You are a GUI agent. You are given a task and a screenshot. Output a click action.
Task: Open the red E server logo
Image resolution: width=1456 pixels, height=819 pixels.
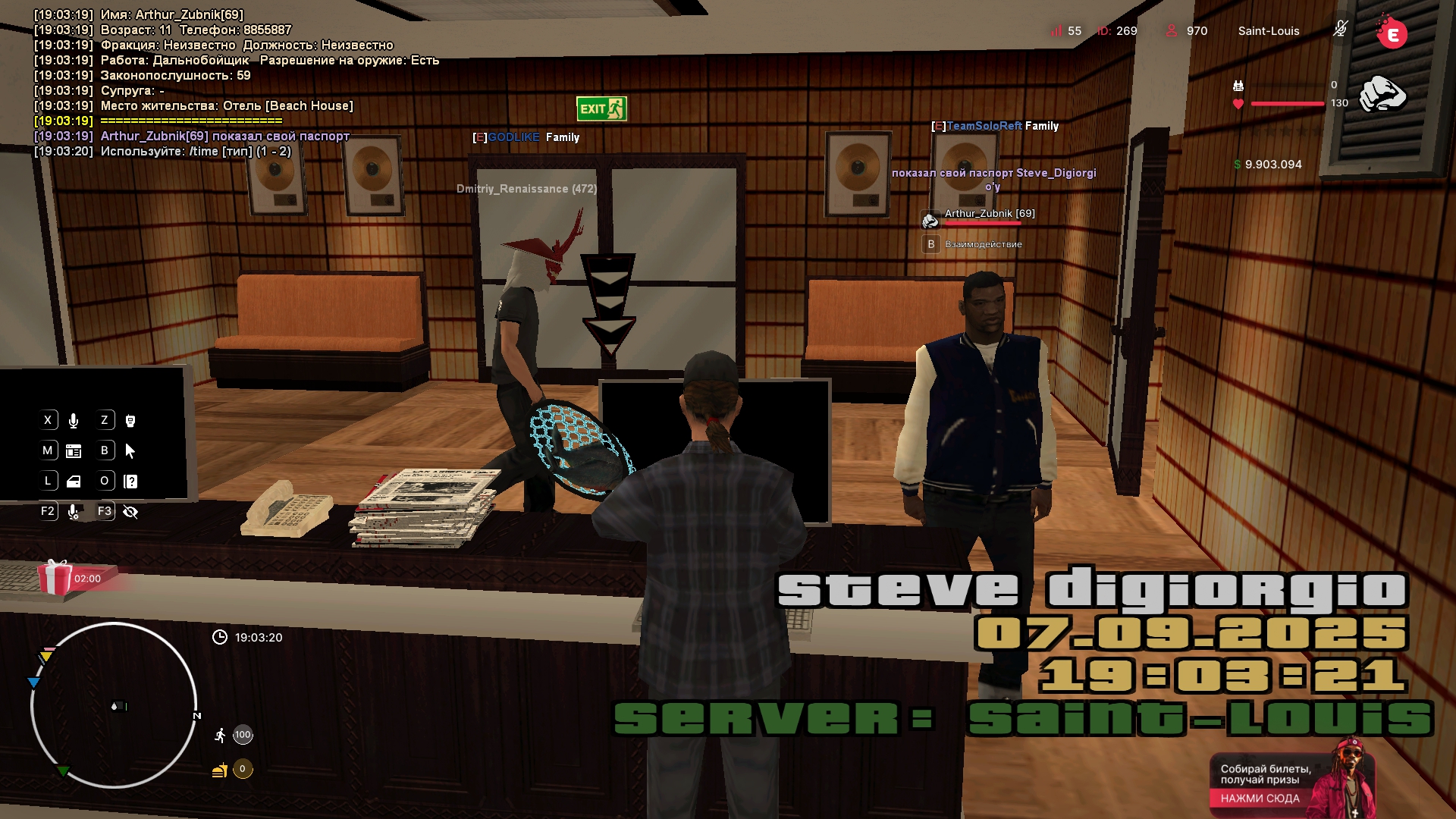(1392, 33)
